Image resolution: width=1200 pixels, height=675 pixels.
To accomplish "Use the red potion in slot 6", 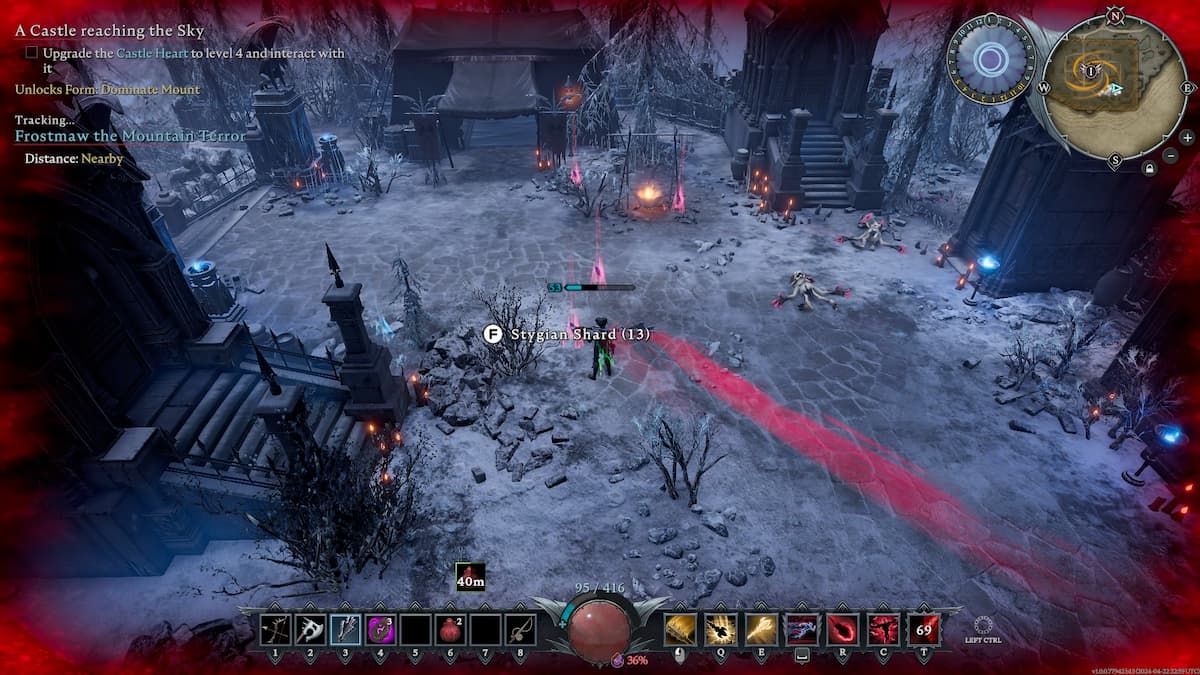I will (x=450, y=629).
